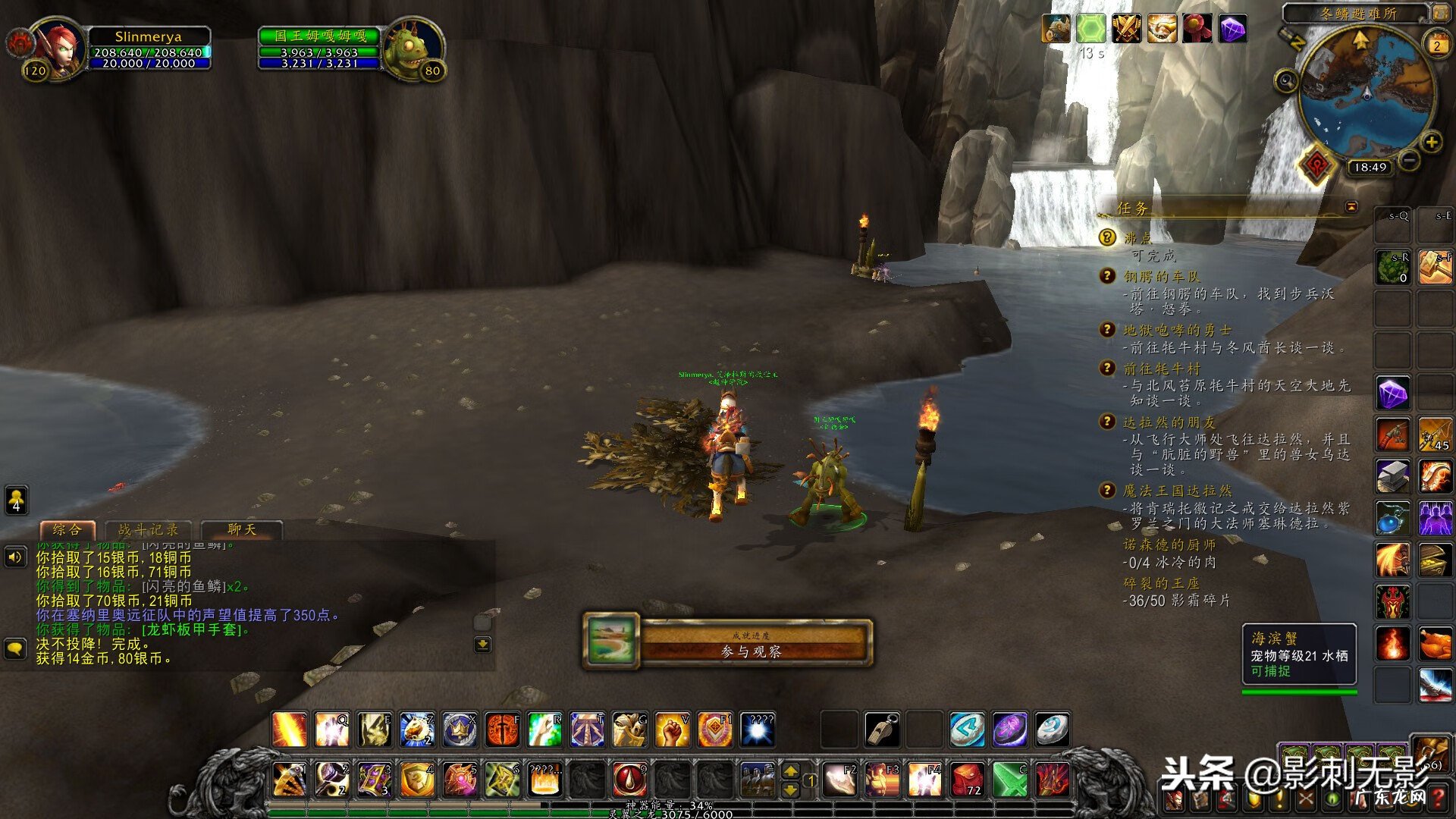Click Slinmerya's player portrait
This screenshot has height=819, width=1456.
58,47
